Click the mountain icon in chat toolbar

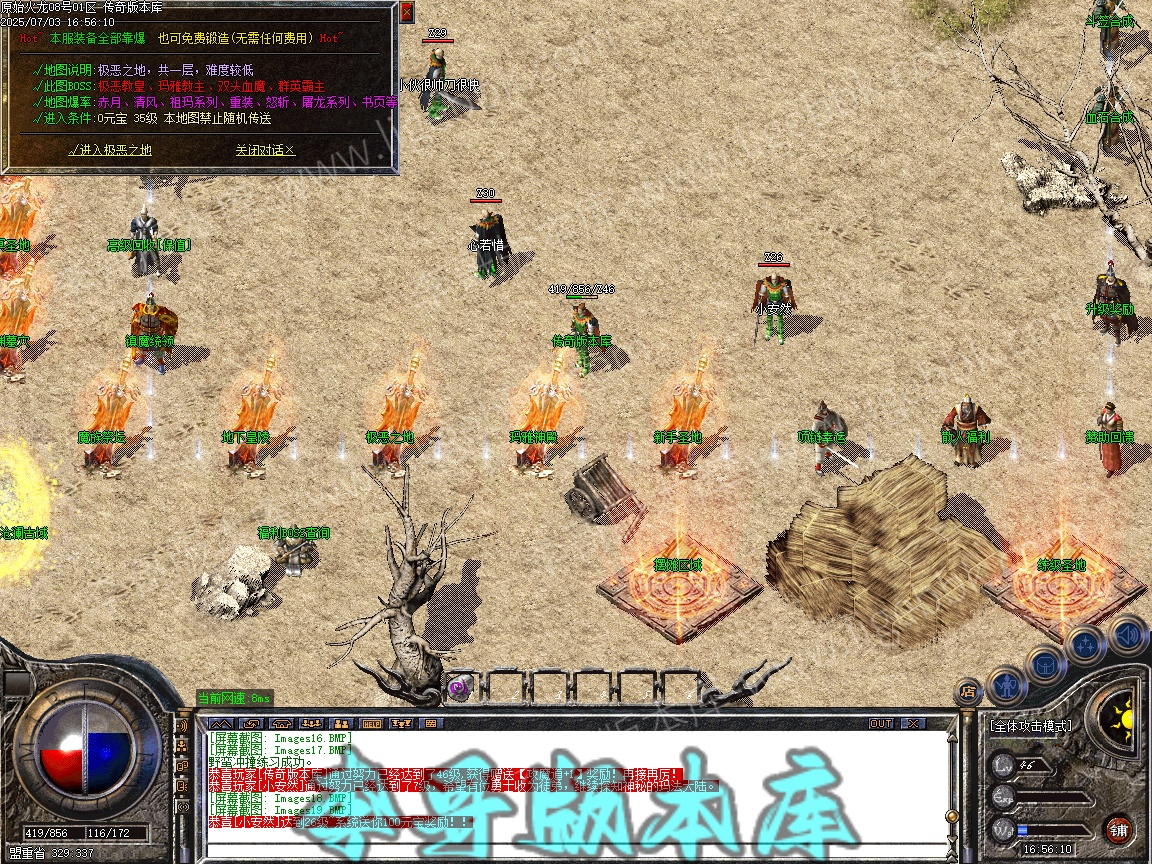[221, 723]
